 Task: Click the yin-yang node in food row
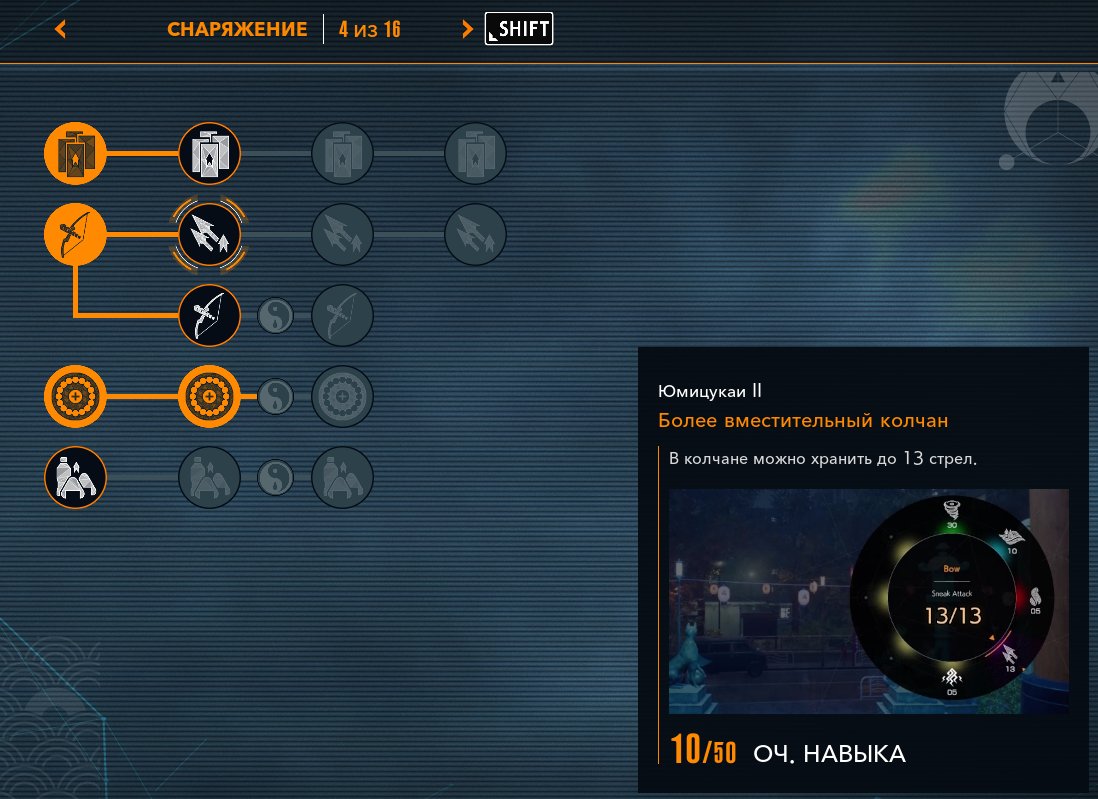(x=276, y=478)
